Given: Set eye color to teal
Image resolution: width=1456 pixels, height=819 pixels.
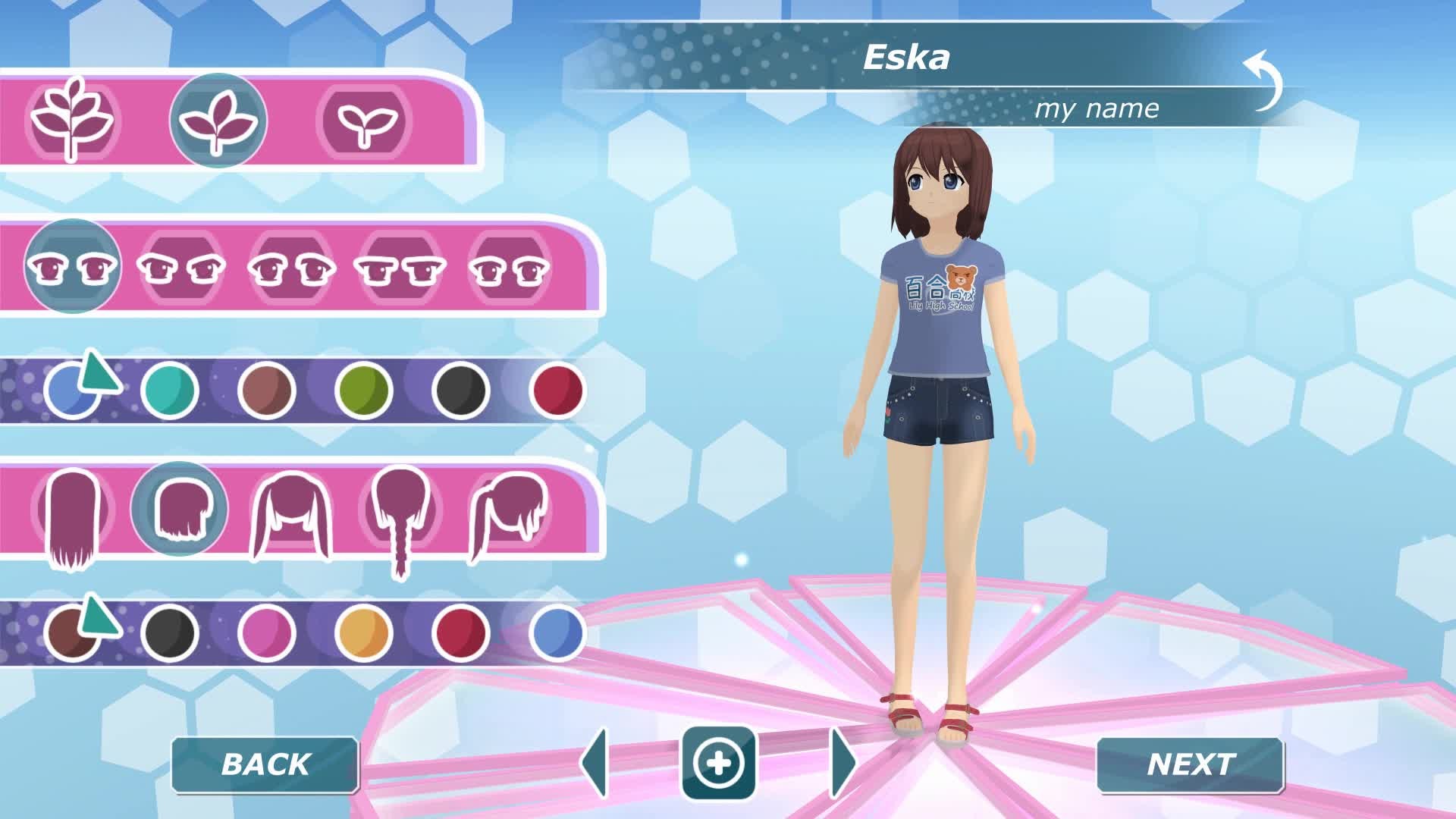Looking at the screenshot, I should tap(169, 390).
